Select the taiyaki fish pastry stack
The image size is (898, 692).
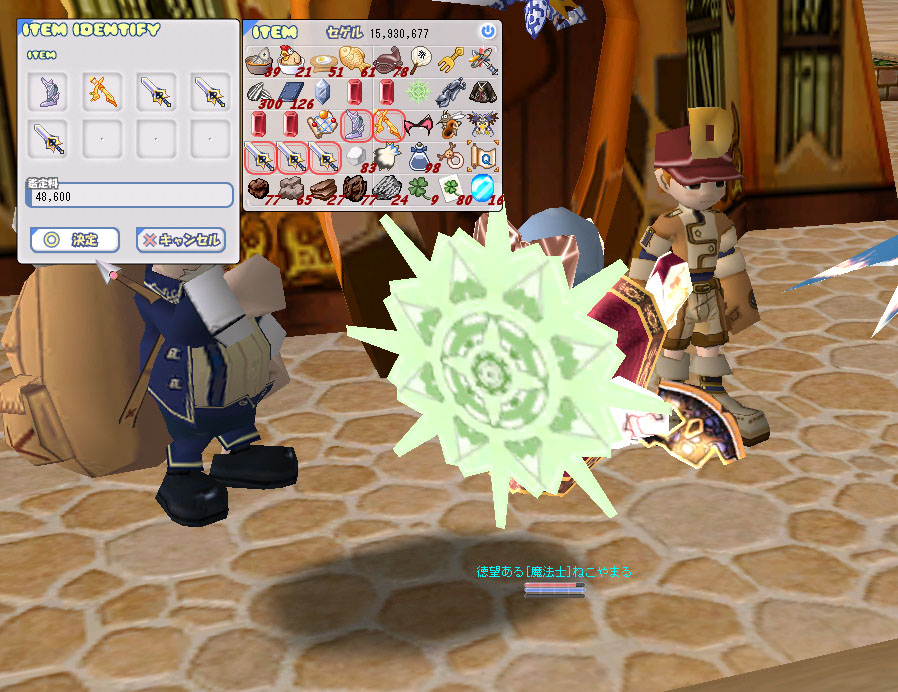[355, 61]
